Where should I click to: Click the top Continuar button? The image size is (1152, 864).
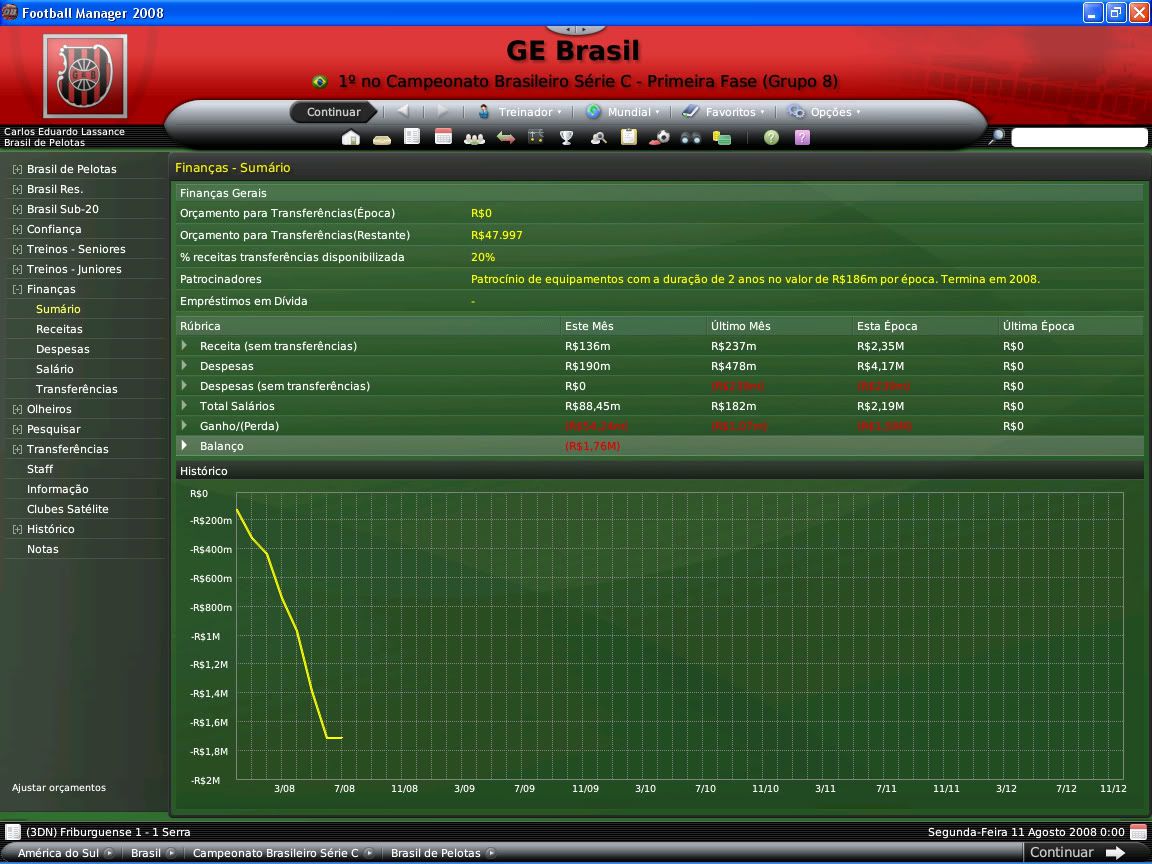tap(334, 112)
